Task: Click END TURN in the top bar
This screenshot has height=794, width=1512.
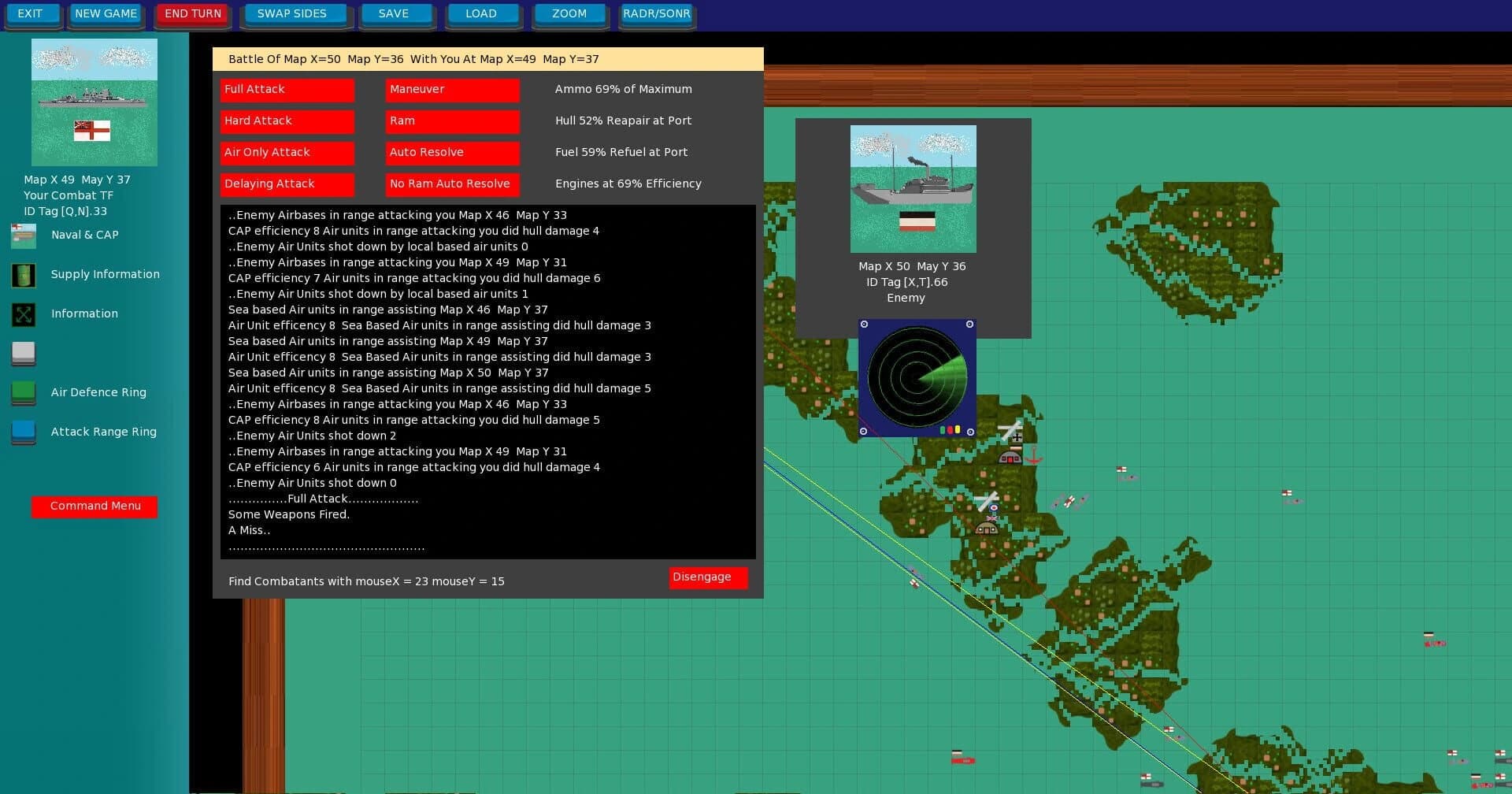Action: coord(191,13)
